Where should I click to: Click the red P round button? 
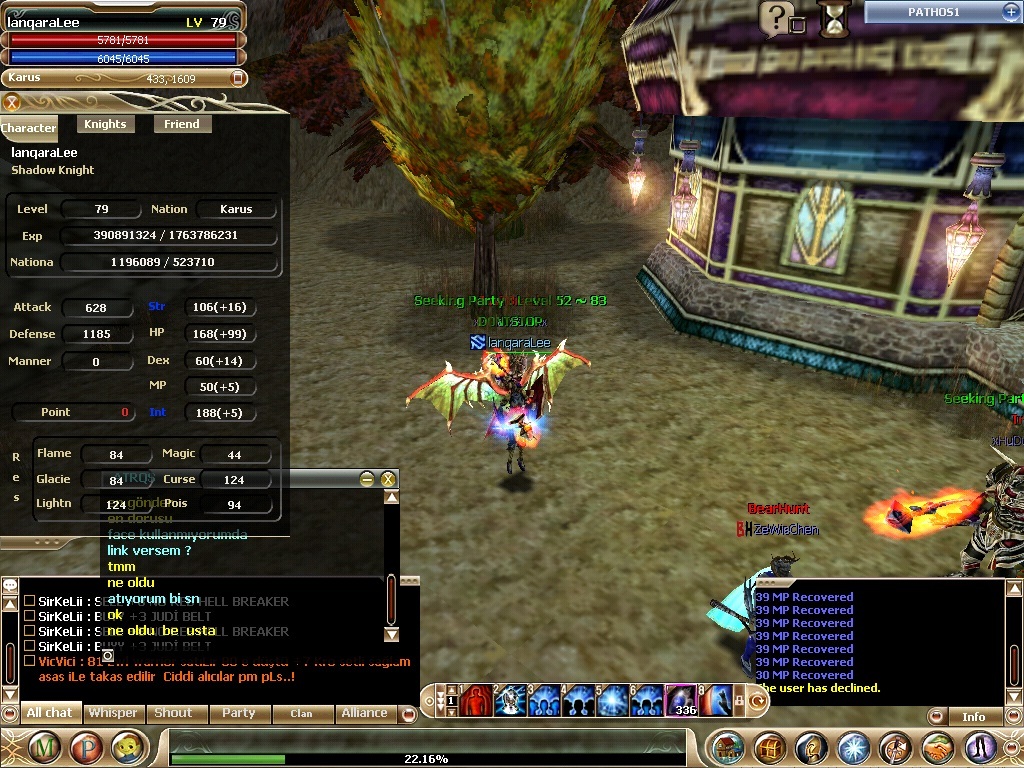coord(85,747)
